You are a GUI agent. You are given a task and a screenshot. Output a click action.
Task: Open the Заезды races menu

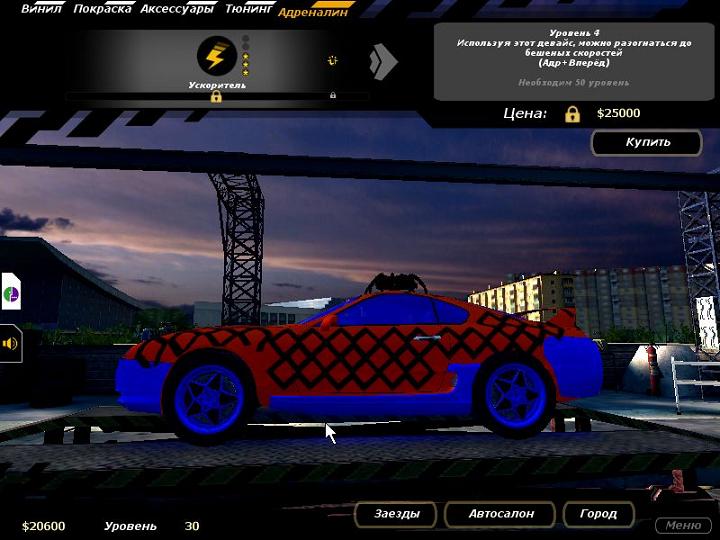(397, 514)
